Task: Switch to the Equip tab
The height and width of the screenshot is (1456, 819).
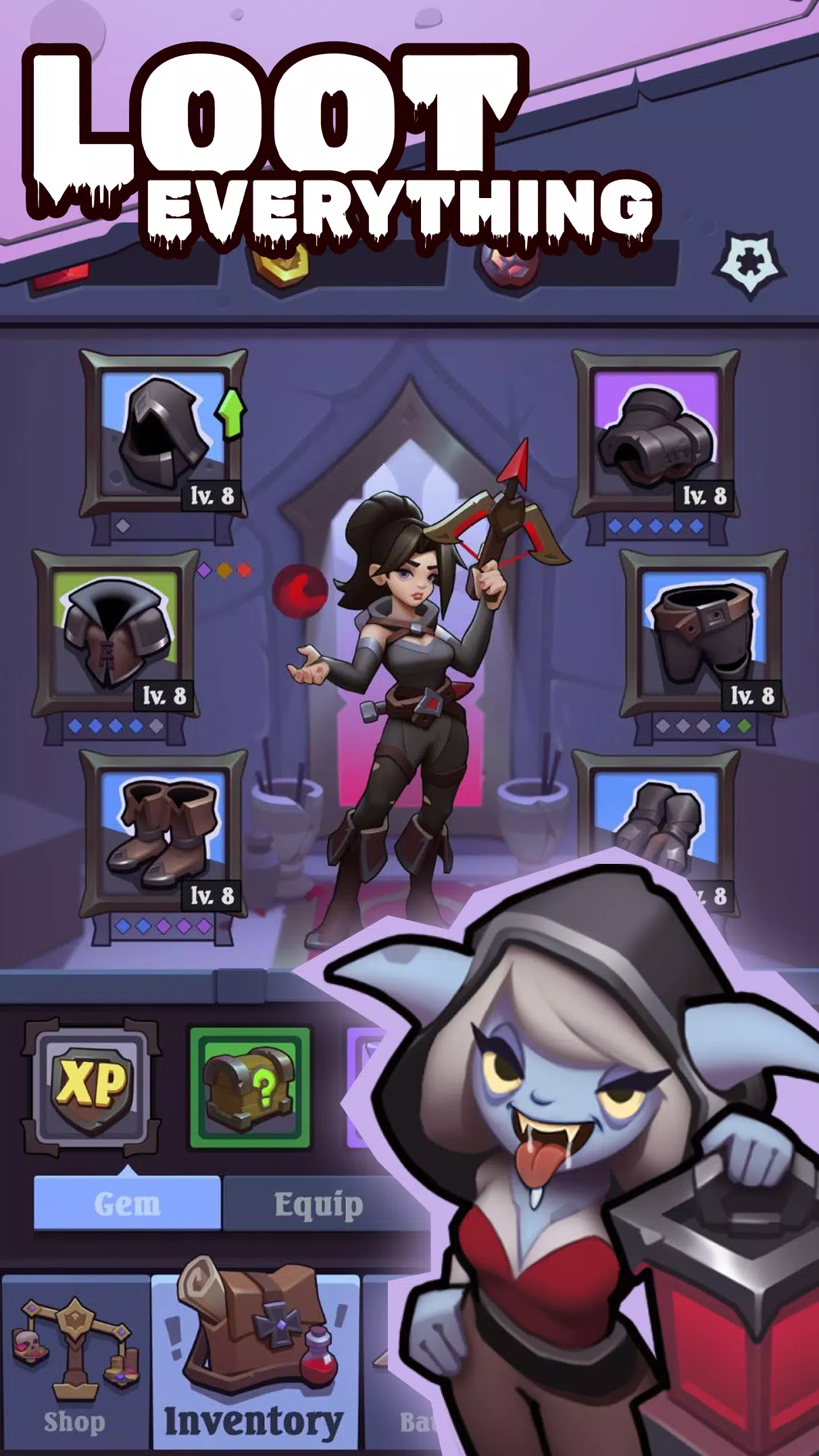Action: 318,1204
